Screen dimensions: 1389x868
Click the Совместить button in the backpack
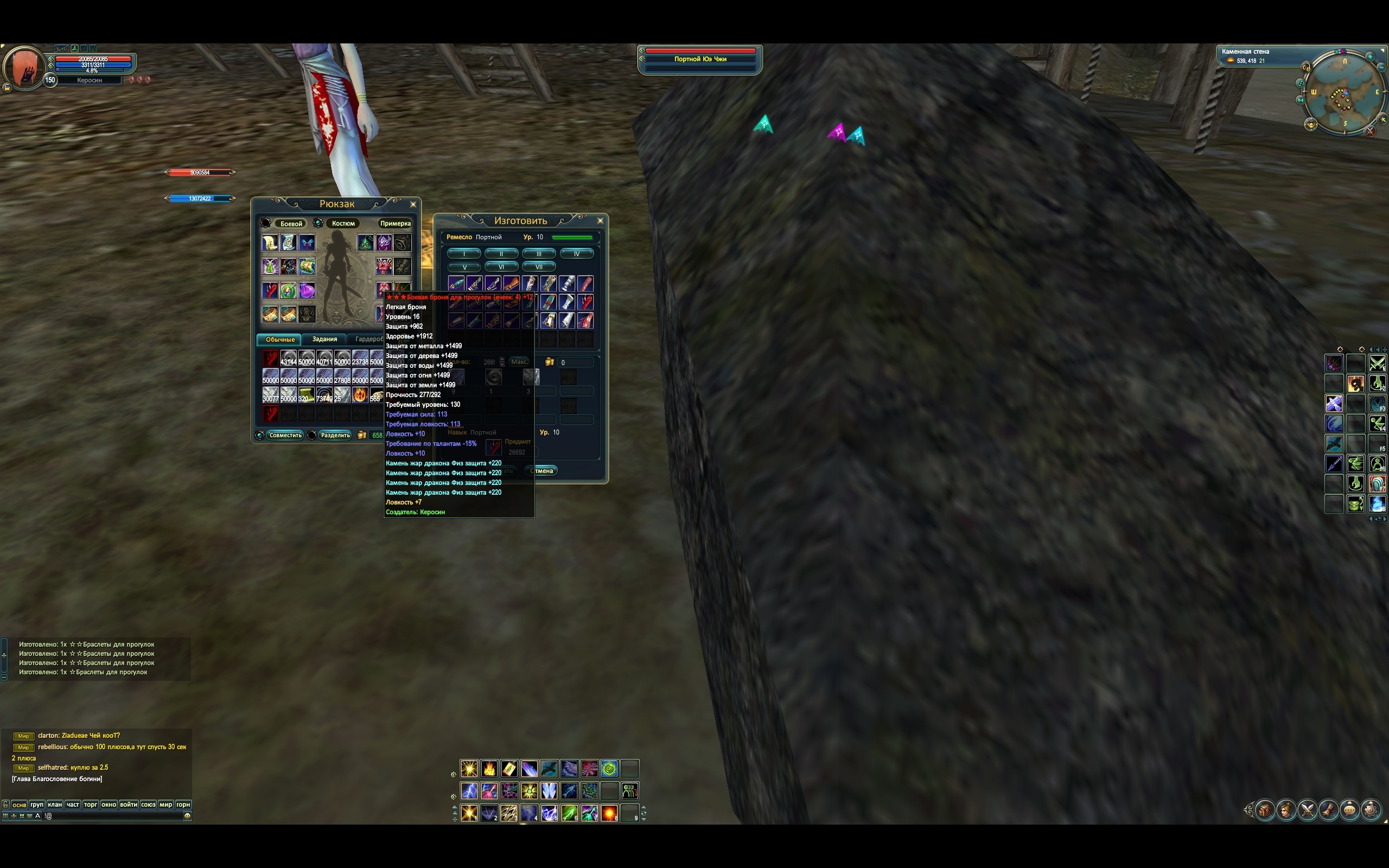click(285, 435)
